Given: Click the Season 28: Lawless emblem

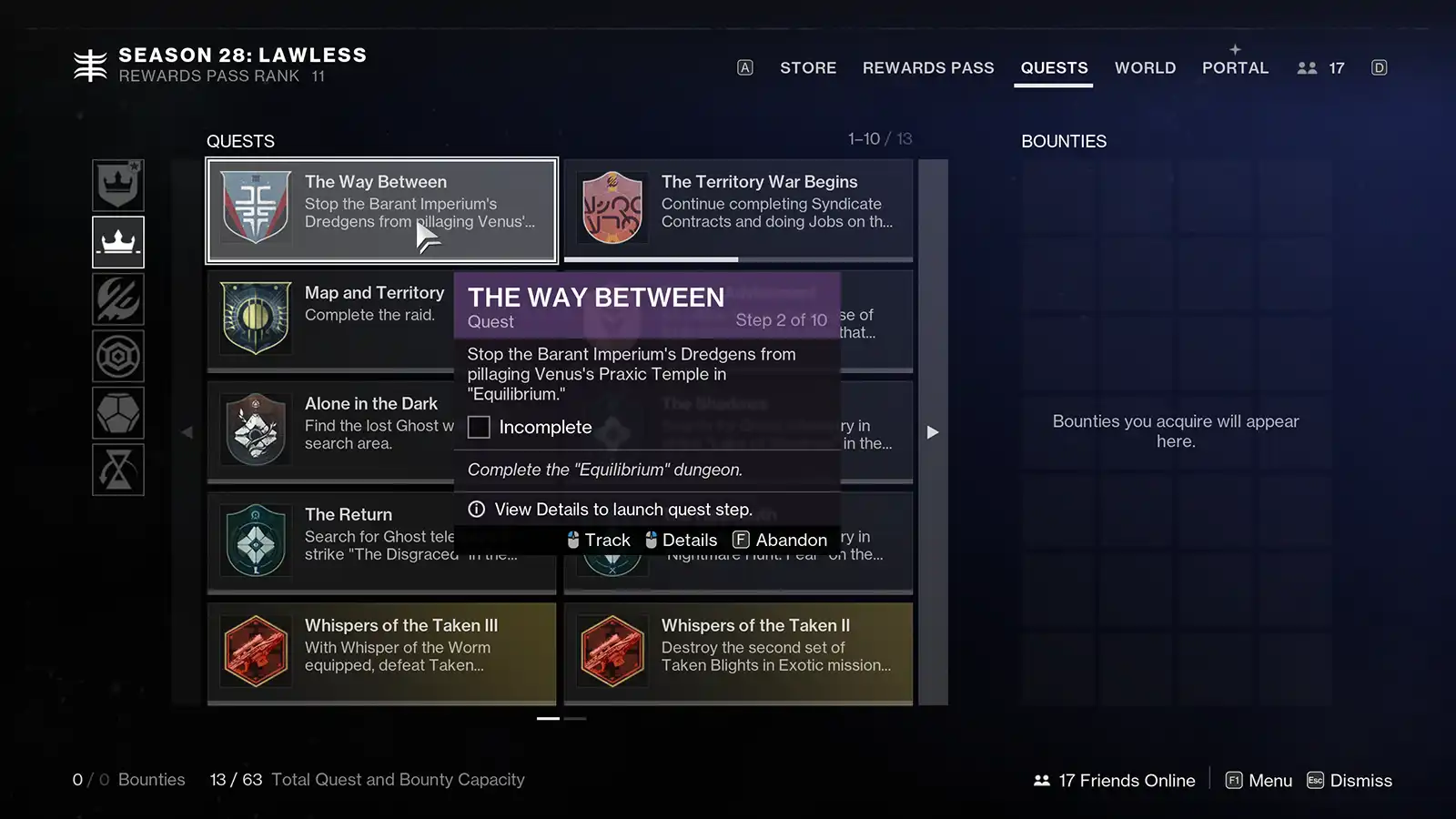Looking at the screenshot, I should point(89,64).
